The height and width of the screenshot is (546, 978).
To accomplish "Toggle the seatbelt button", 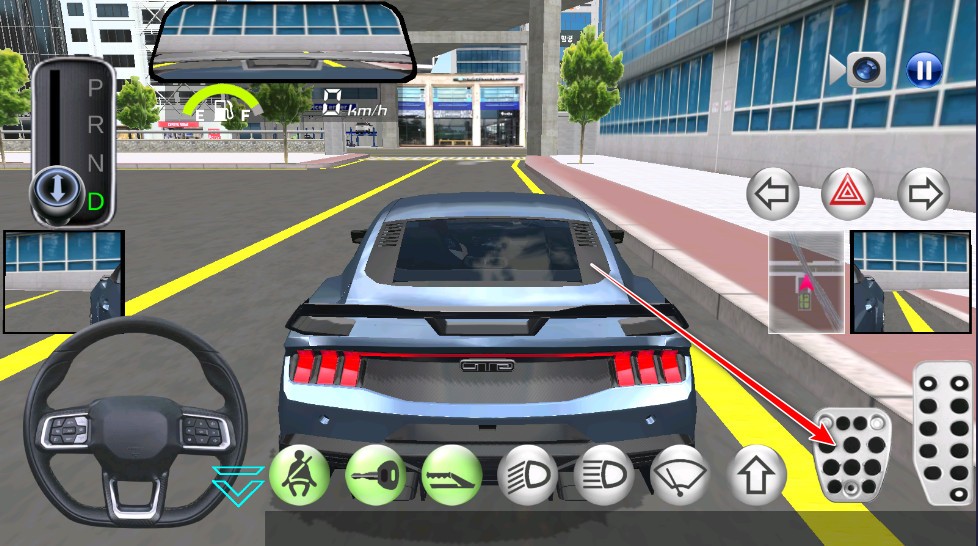I will click(298, 475).
